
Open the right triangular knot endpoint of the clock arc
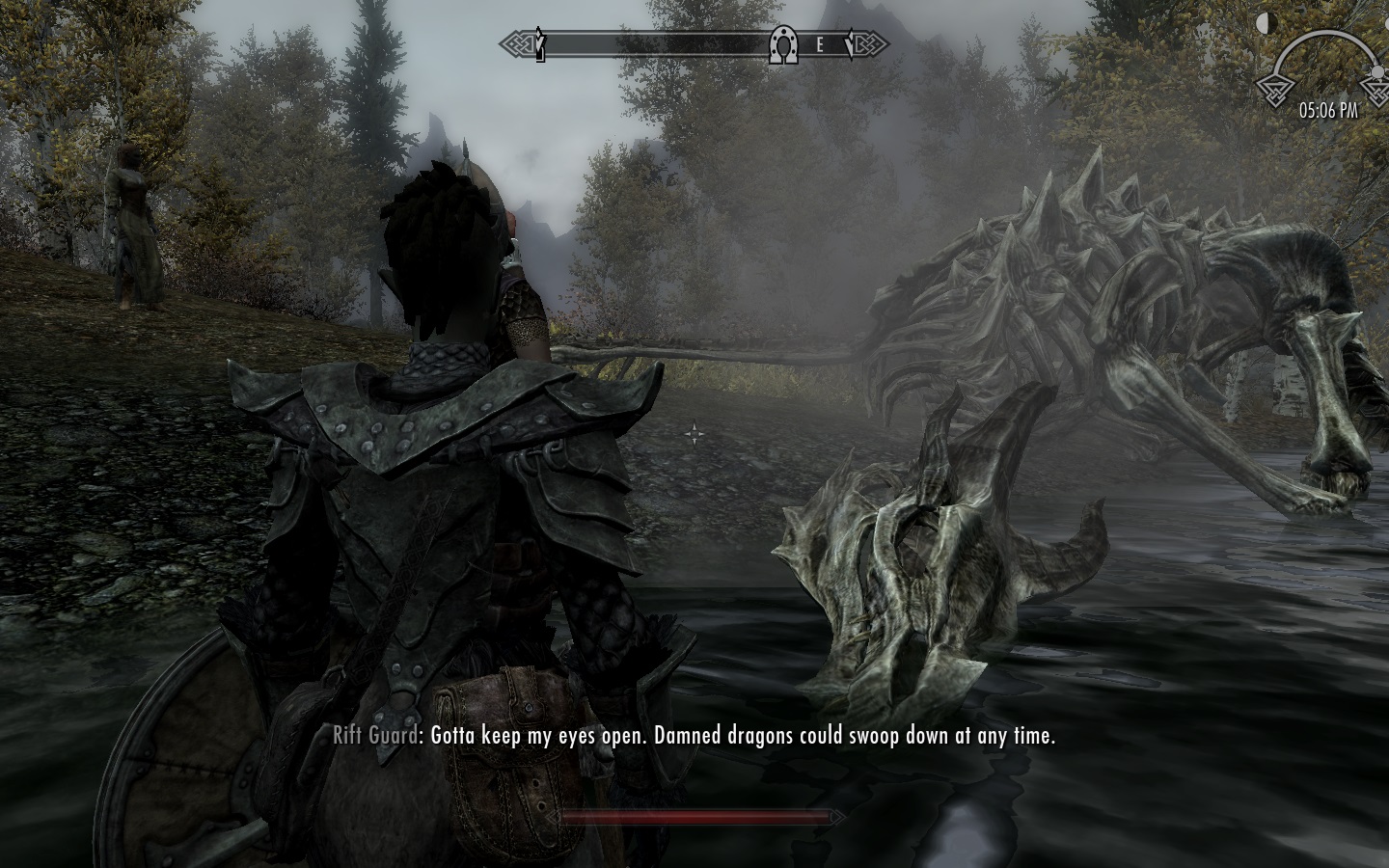(1379, 92)
